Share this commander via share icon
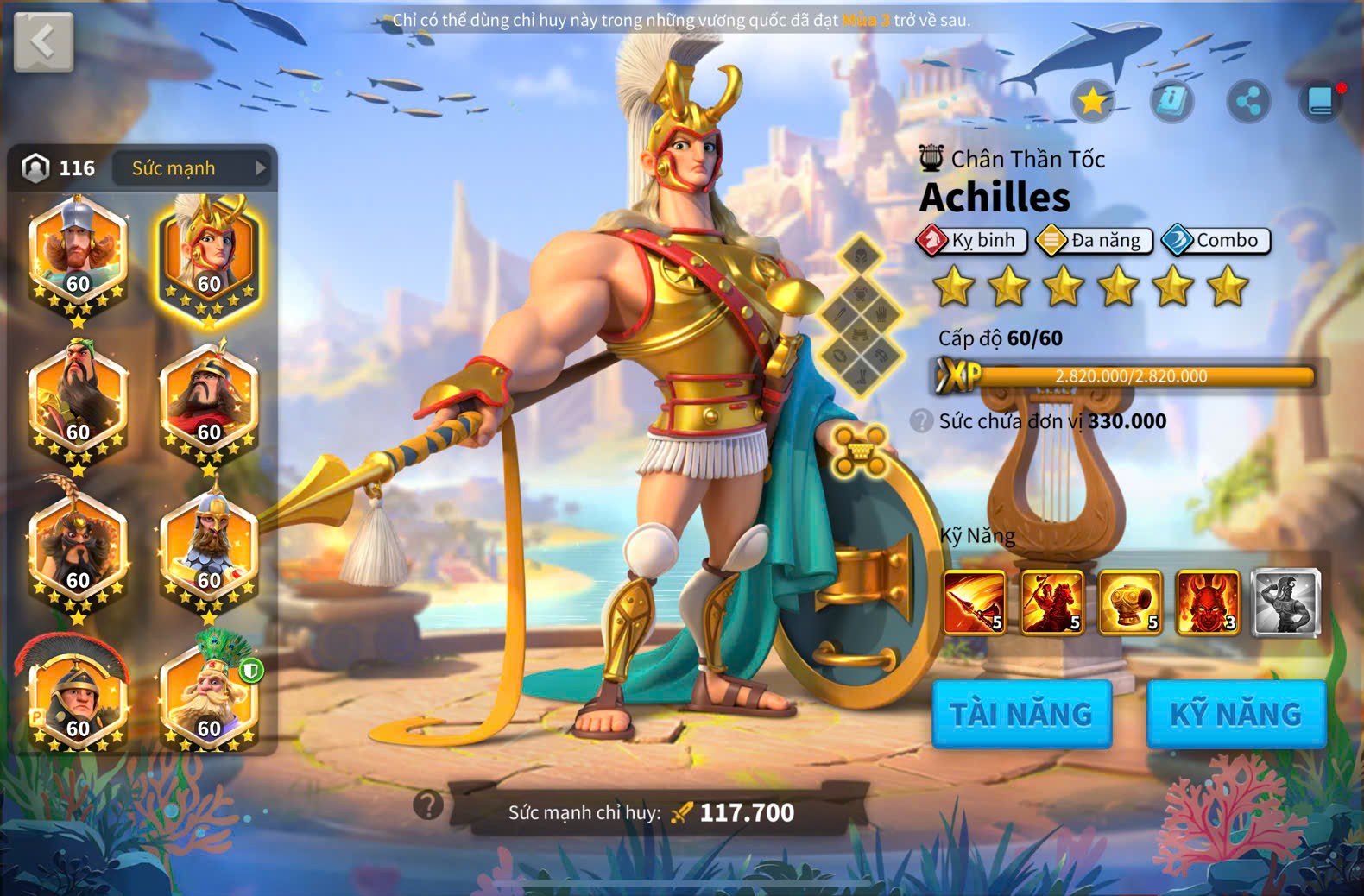Screen dimensions: 1364x896 [1248, 102]
